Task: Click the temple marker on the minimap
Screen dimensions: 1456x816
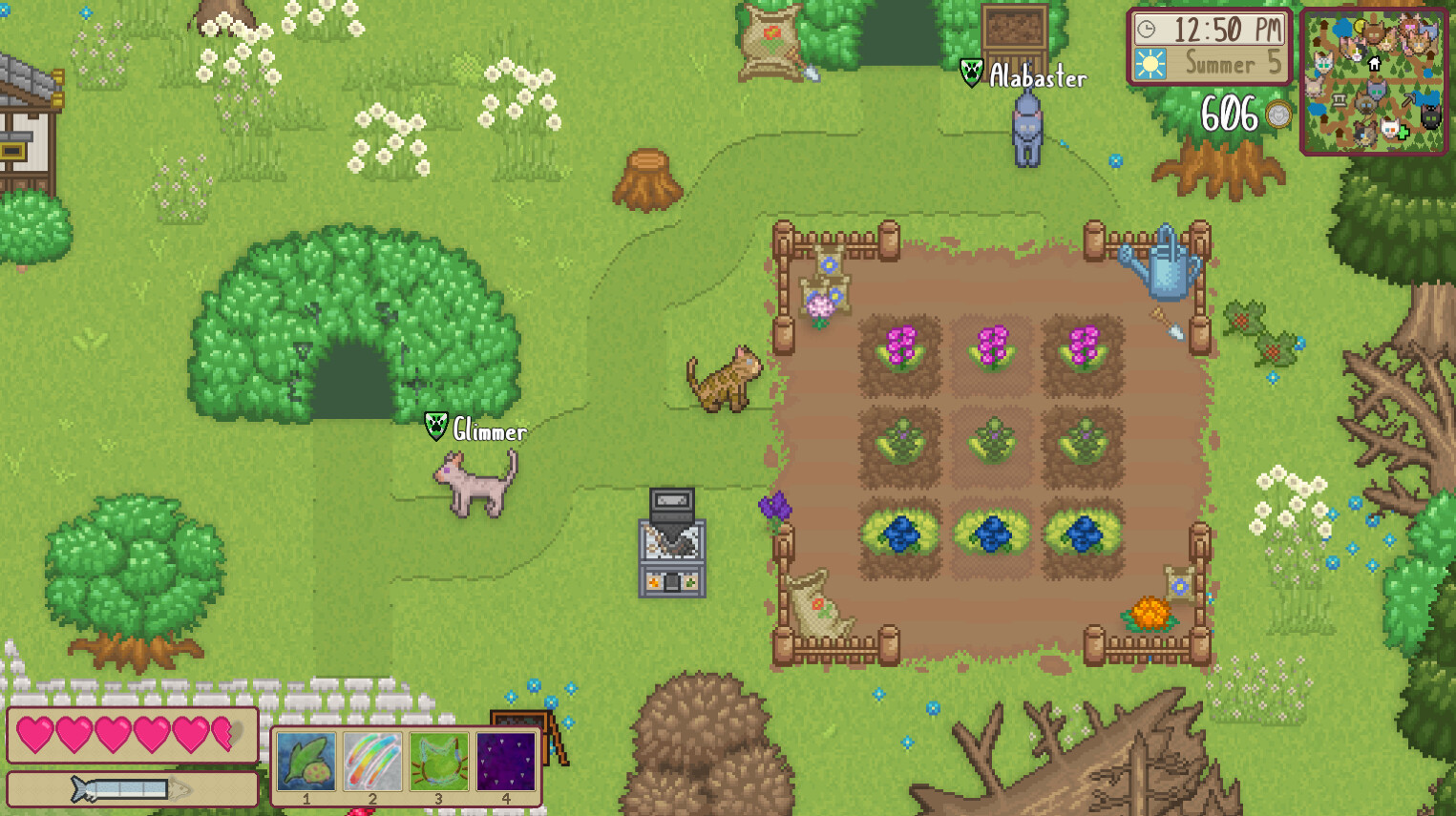Action: pos(1340,101)
